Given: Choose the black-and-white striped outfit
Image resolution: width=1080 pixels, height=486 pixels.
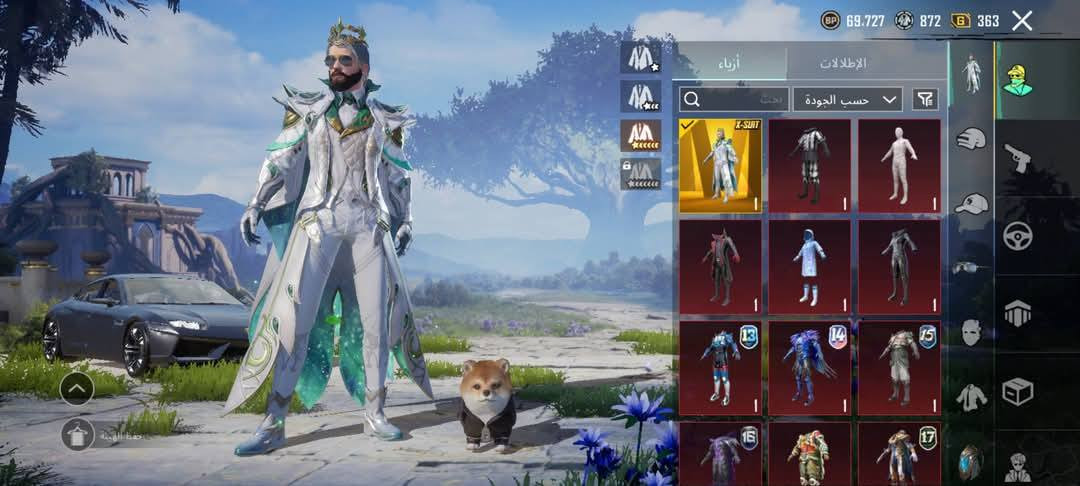Looking at the screenshot, I should [809, 166].
